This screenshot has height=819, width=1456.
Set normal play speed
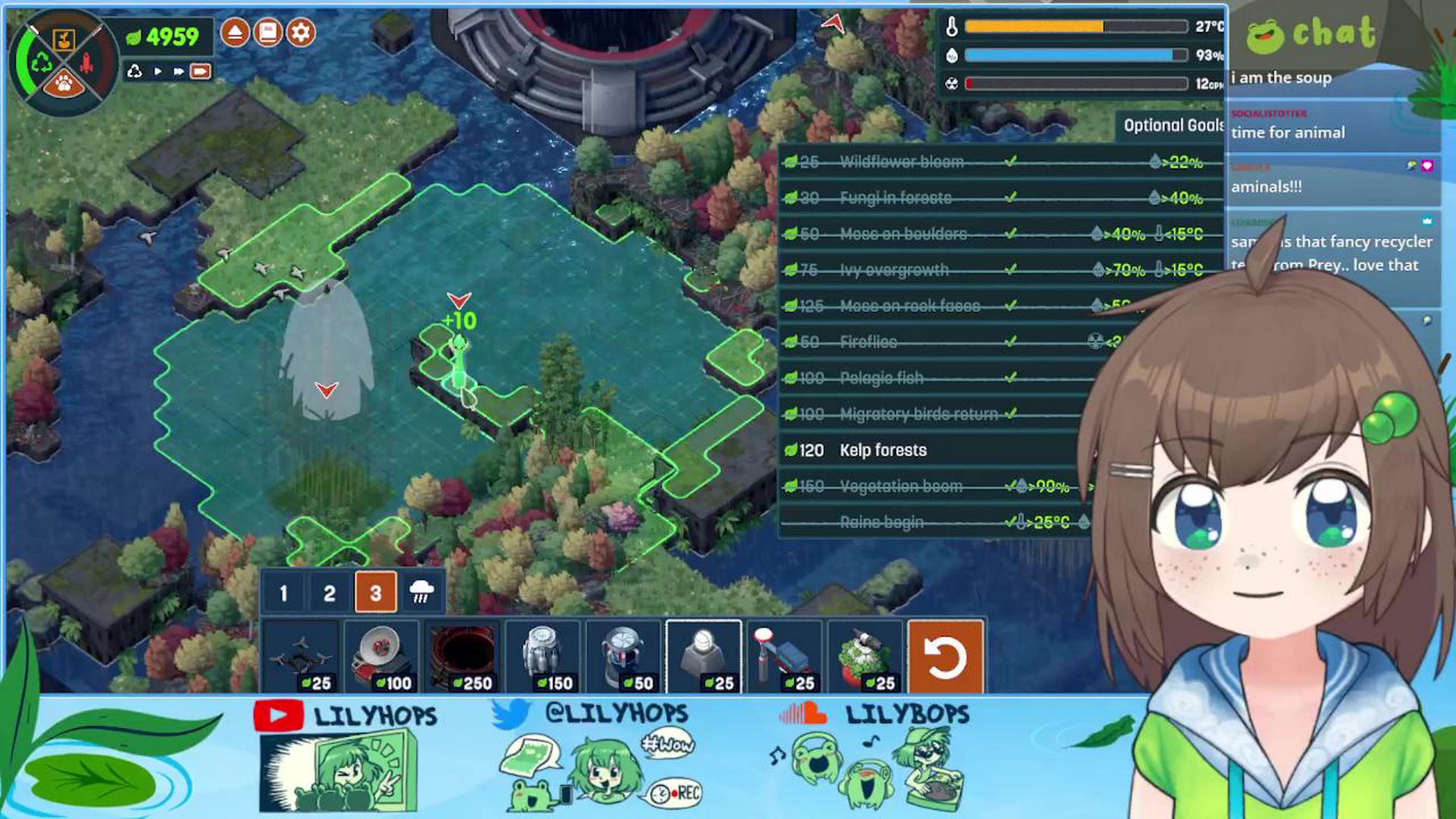click(x=158, y=71)
